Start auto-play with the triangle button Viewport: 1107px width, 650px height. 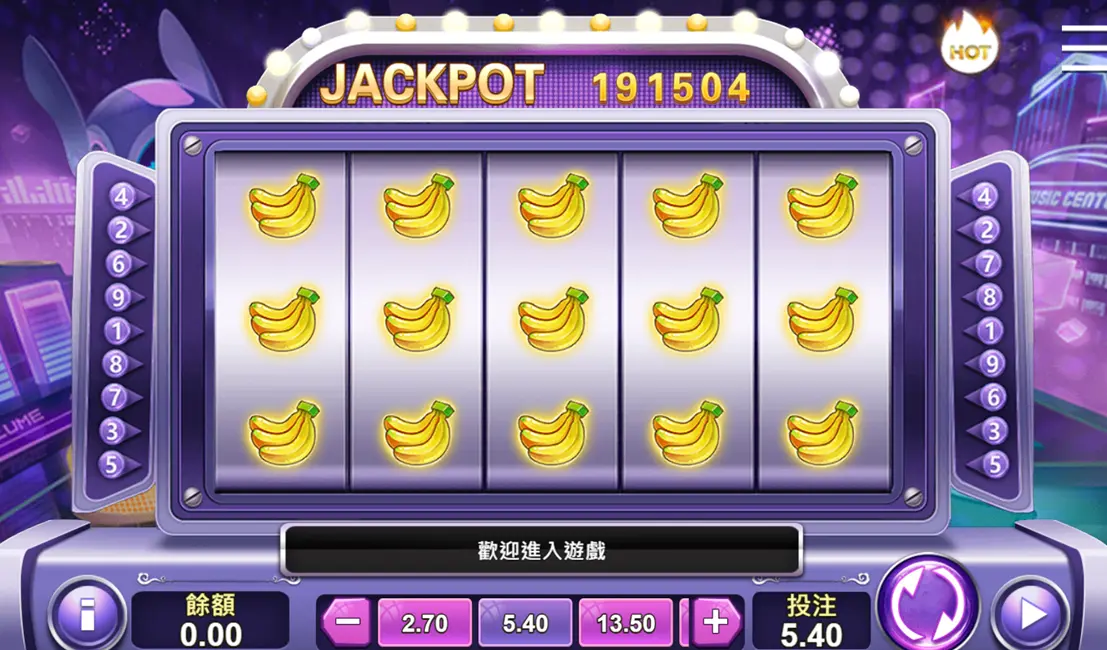[1031, 612]
